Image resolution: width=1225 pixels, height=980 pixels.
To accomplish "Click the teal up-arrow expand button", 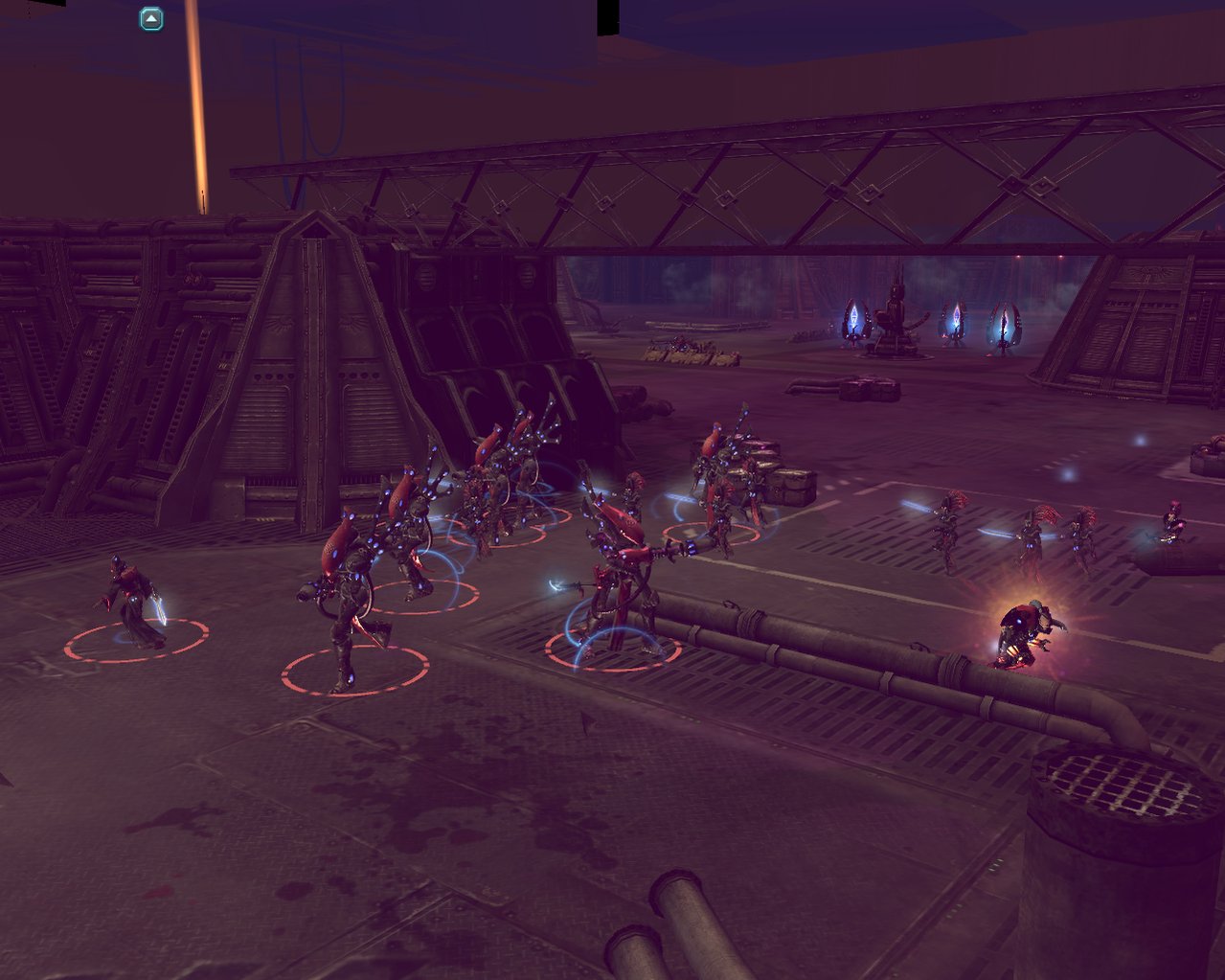I will click(x=151, y=19).
